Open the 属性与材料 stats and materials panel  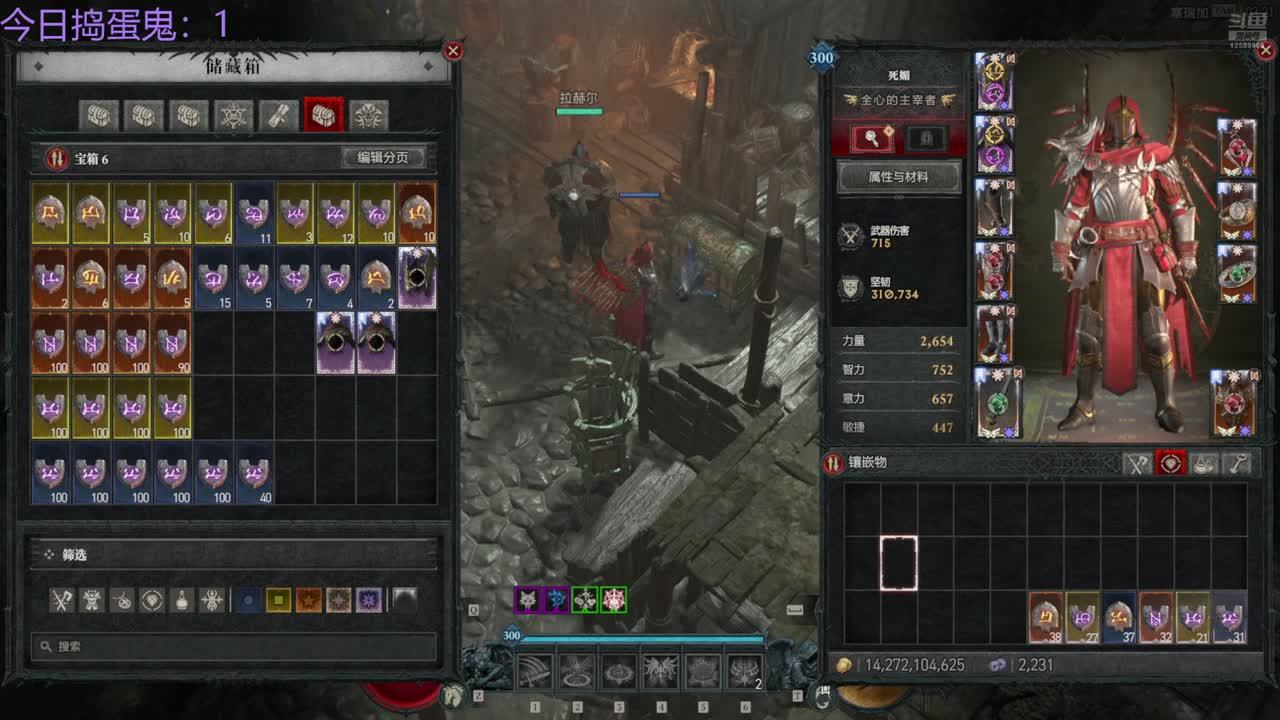click(897, 177)
